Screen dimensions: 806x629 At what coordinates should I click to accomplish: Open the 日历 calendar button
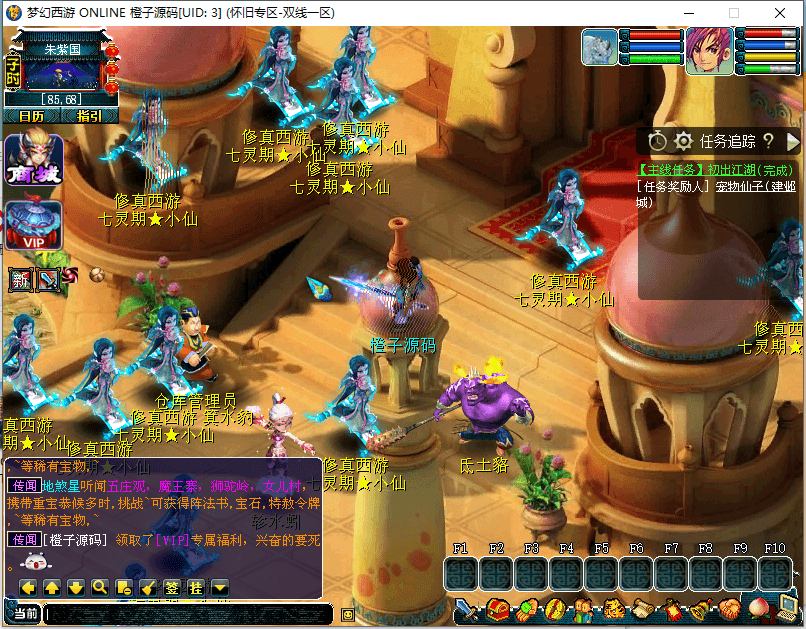pyautogui.click(x=31, y=116)
